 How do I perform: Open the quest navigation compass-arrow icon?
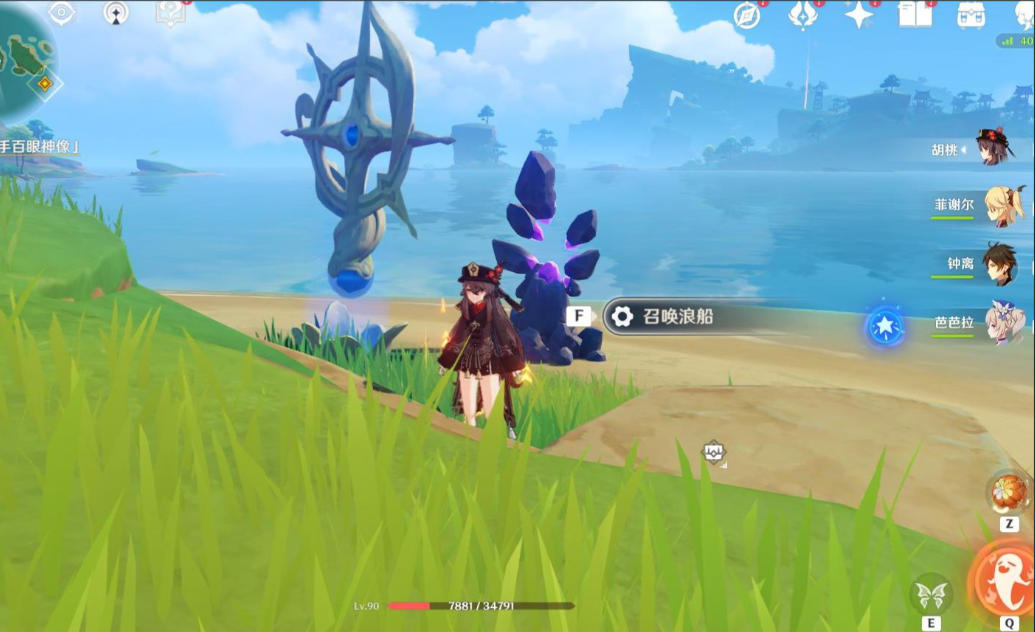point(117,13)
